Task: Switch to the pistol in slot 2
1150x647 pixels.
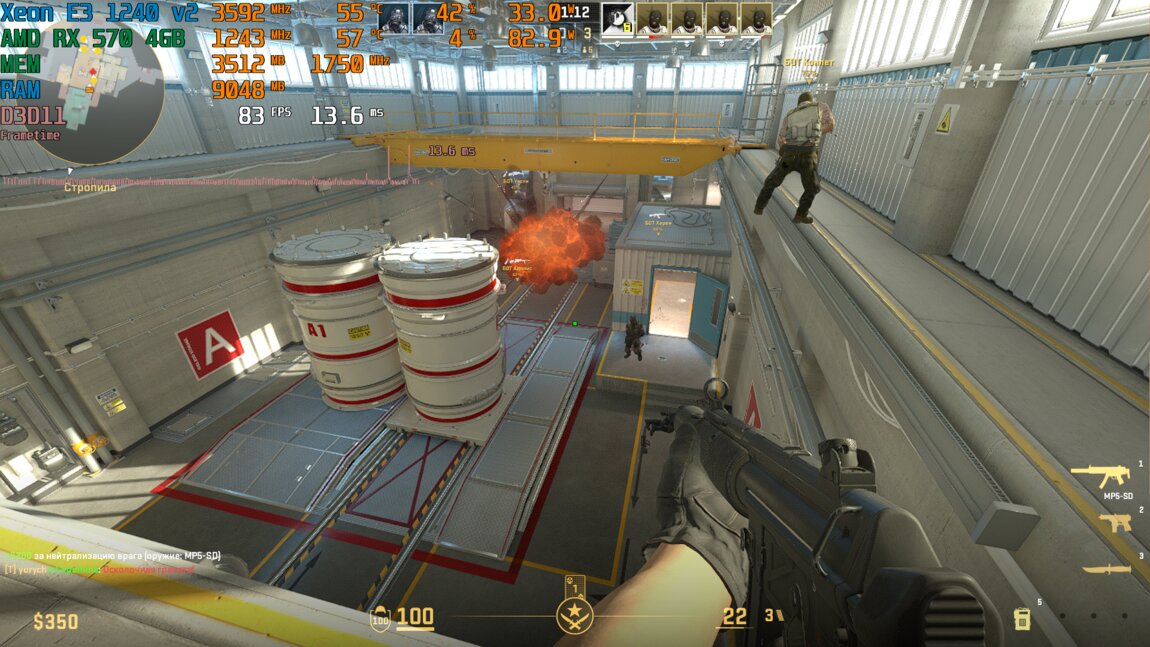Action: (1114, 522)
